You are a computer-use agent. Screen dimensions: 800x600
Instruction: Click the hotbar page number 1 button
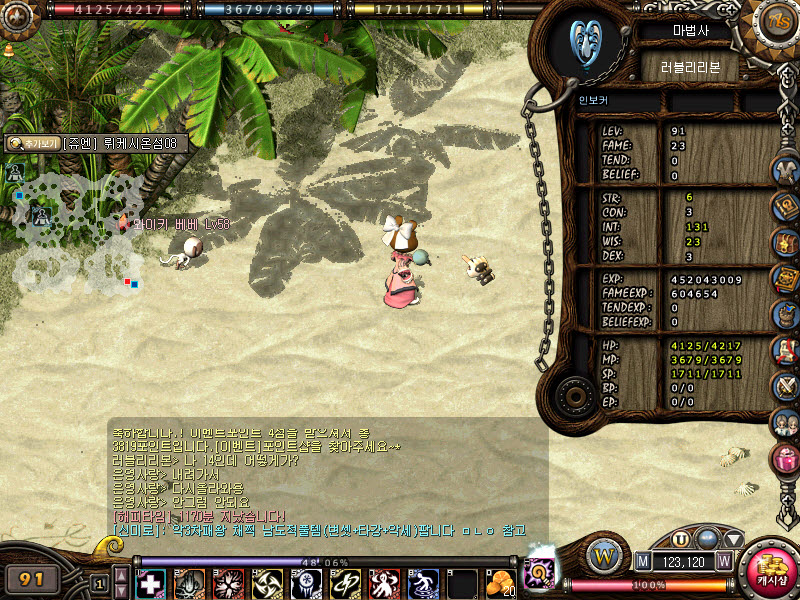[x=99, y=582]
